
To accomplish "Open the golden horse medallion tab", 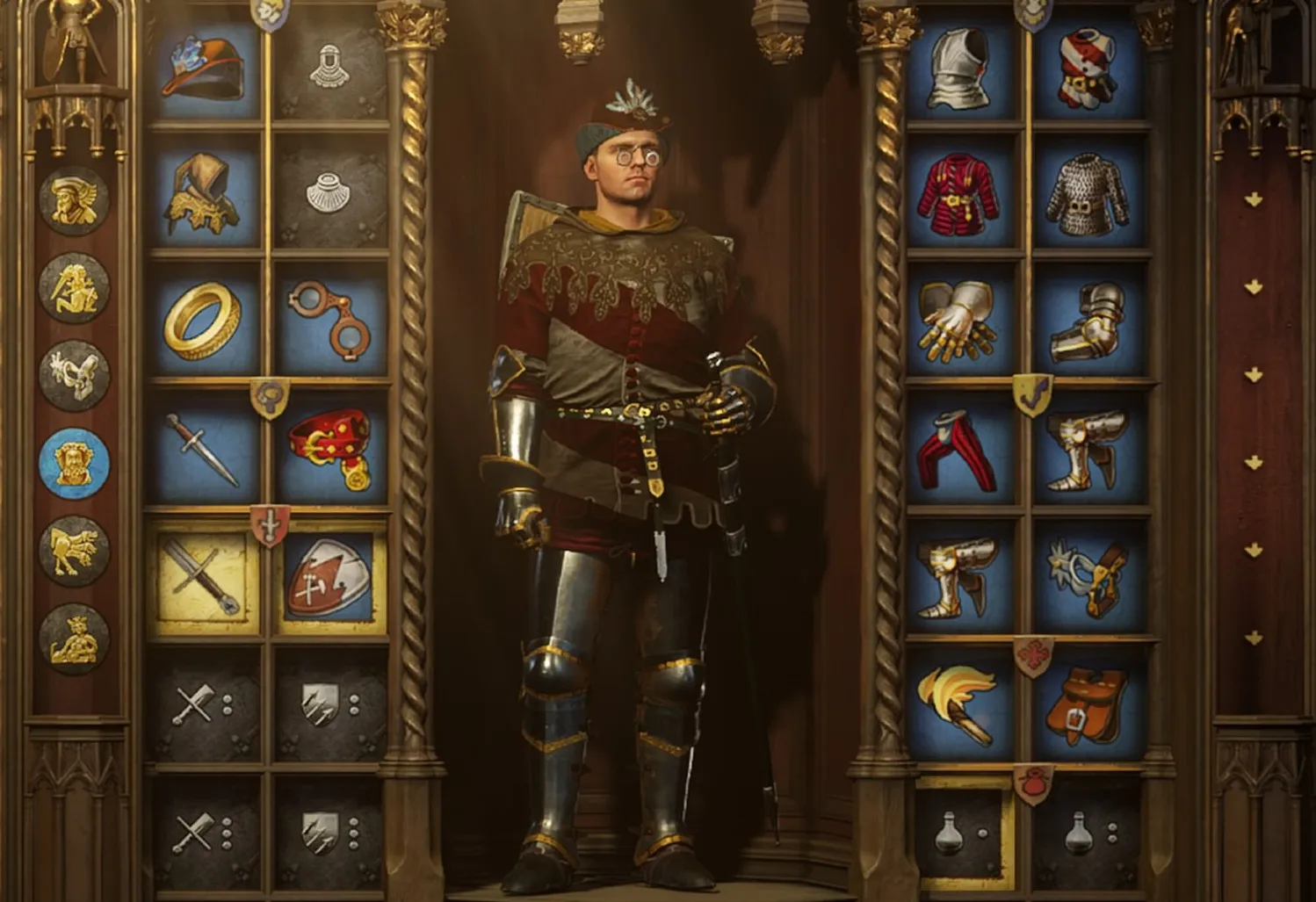I will [74, 551].
